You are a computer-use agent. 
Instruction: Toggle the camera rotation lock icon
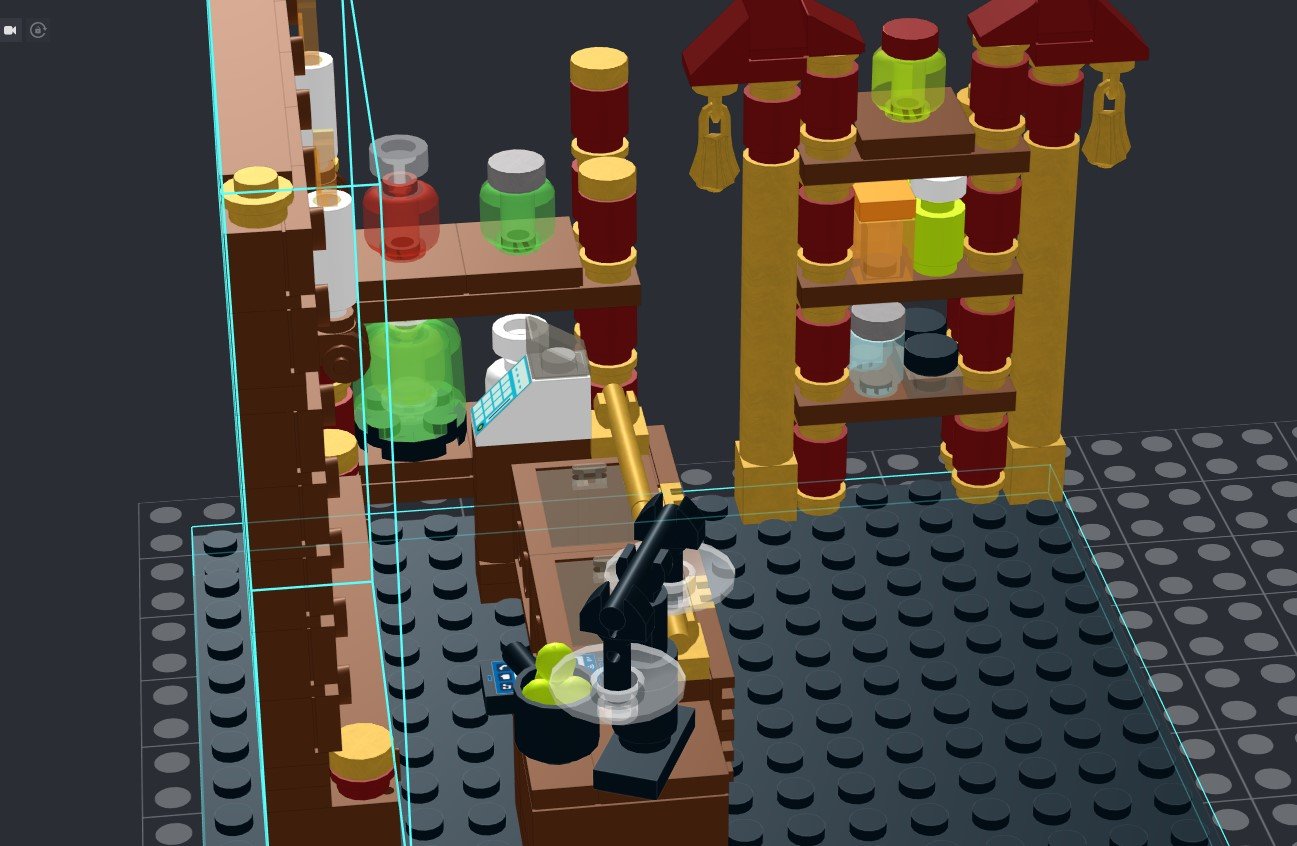pos(38,30)
